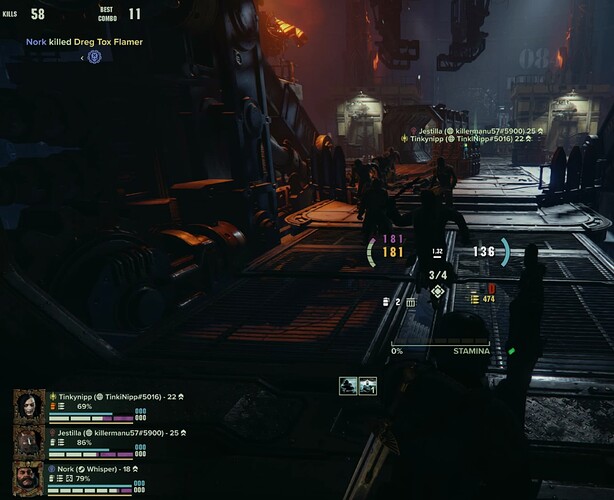Click the buff icon showing stack count 1
Viewport: 614px width, 500px height.
click(x=367, y=386)
